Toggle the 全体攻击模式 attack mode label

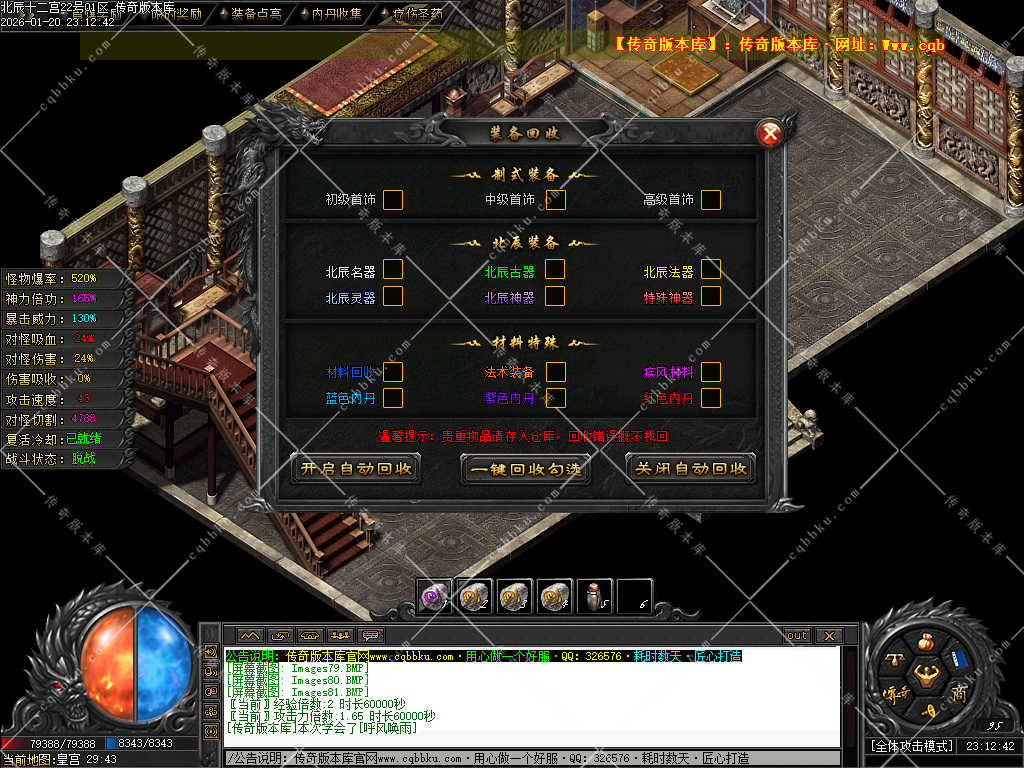(x=911, y=746)
